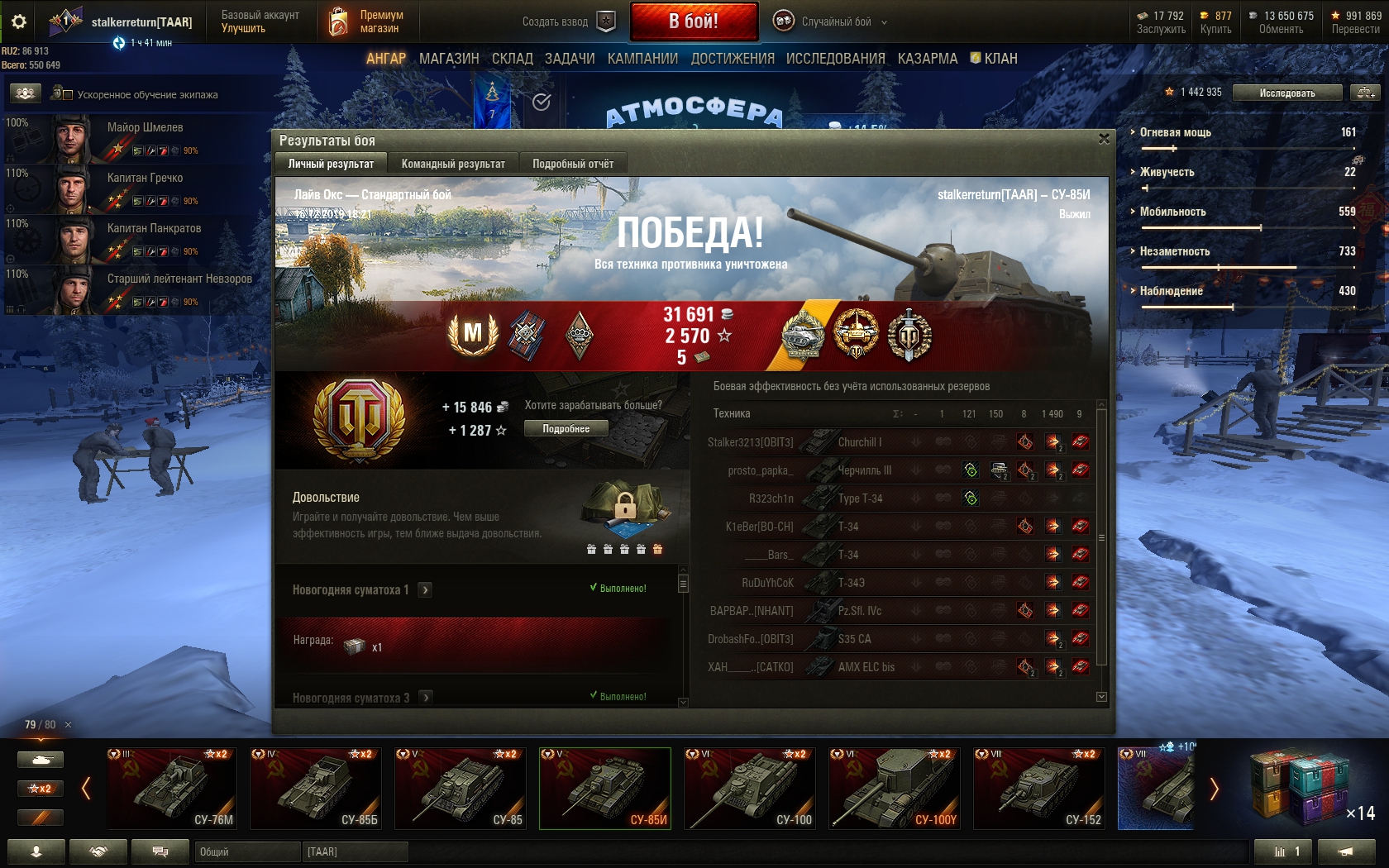Expand the Новогодняя суматоха 1 mission

point(425,589)
